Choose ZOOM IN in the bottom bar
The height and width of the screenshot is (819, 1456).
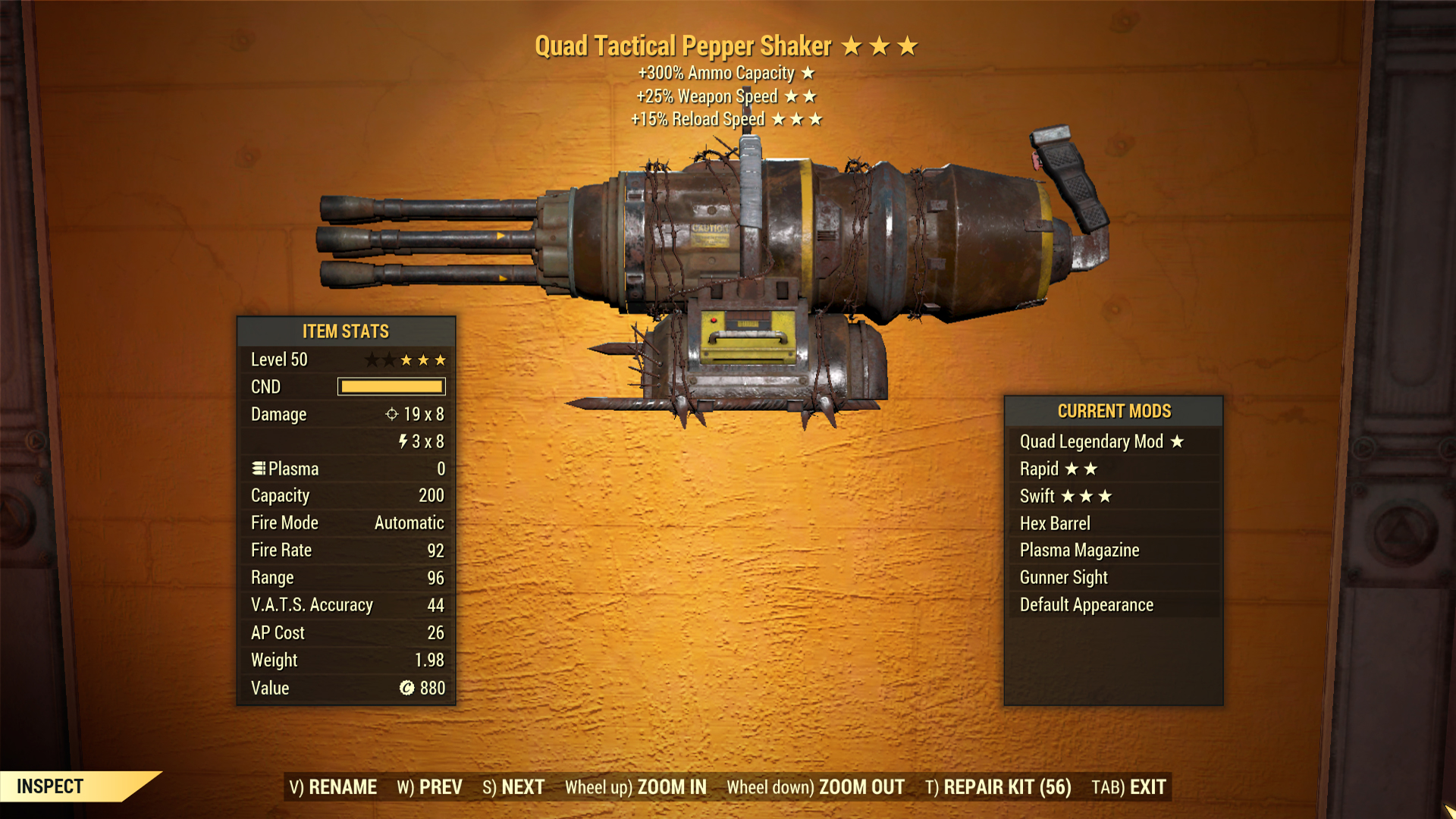[635, 787]
